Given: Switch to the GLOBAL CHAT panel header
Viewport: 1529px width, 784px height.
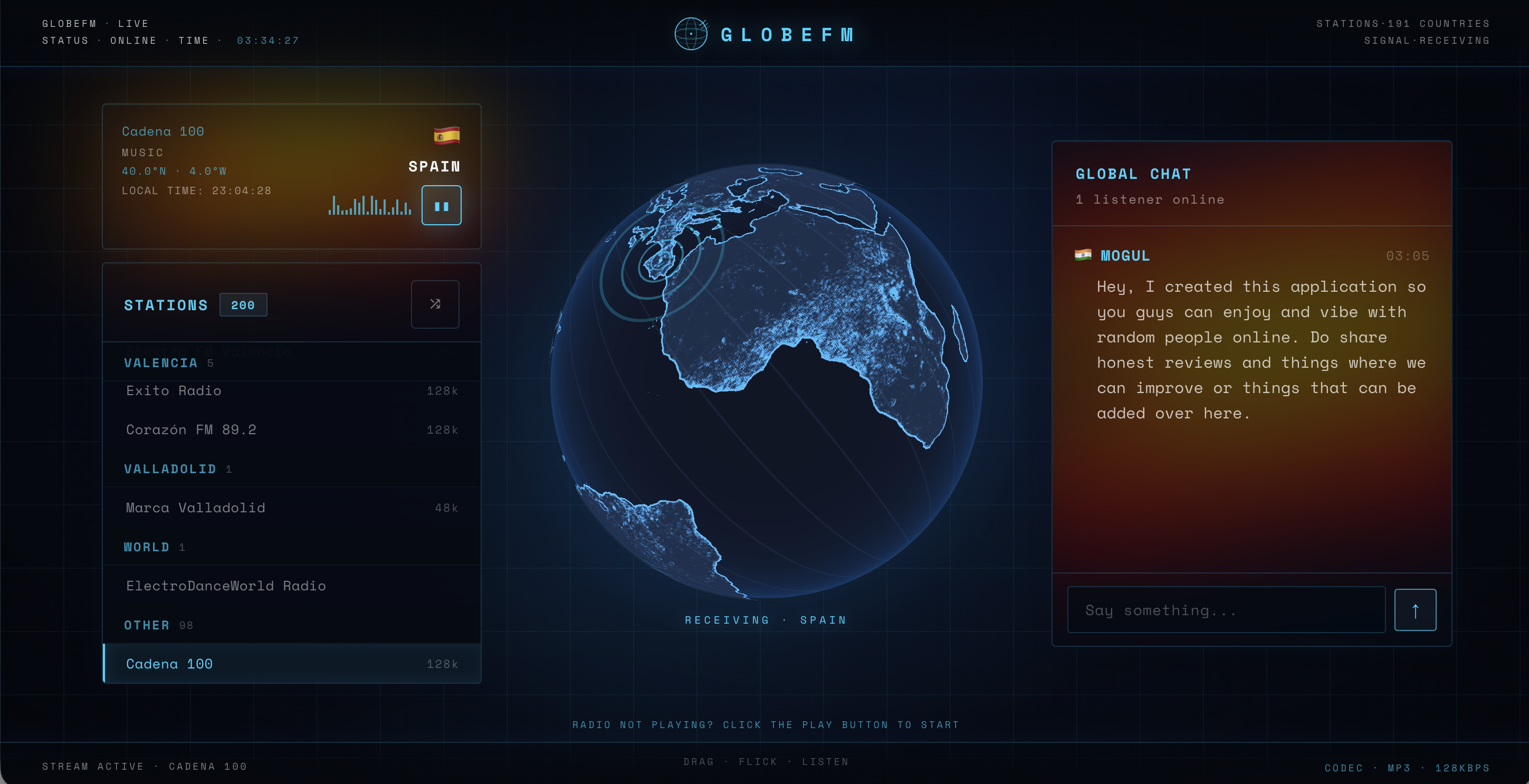Looking at the screenshot, I should pyautogui.click(x=1133, y=173).
